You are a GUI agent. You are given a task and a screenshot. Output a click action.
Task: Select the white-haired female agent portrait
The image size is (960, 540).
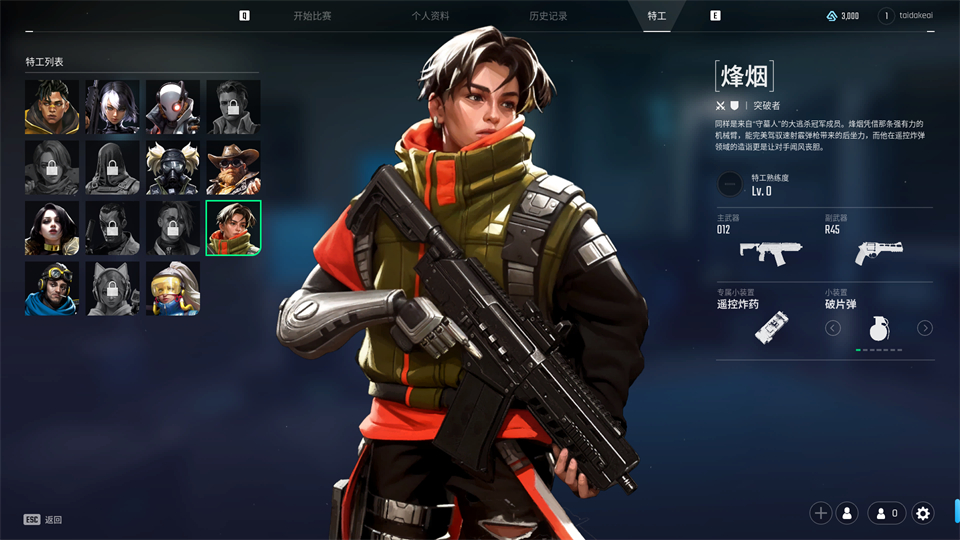coord(112,107)
